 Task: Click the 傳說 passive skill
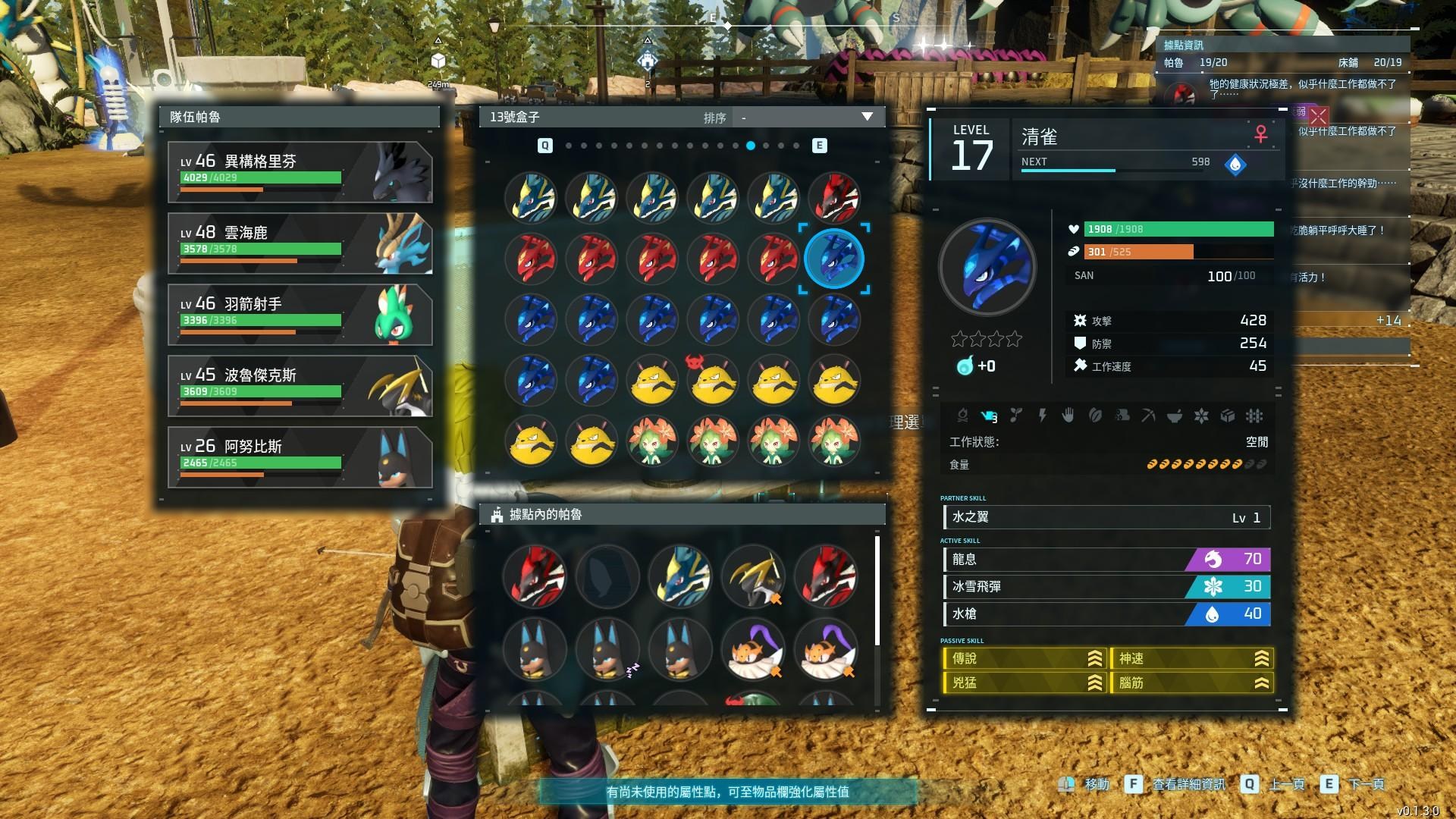(1024, 658)
